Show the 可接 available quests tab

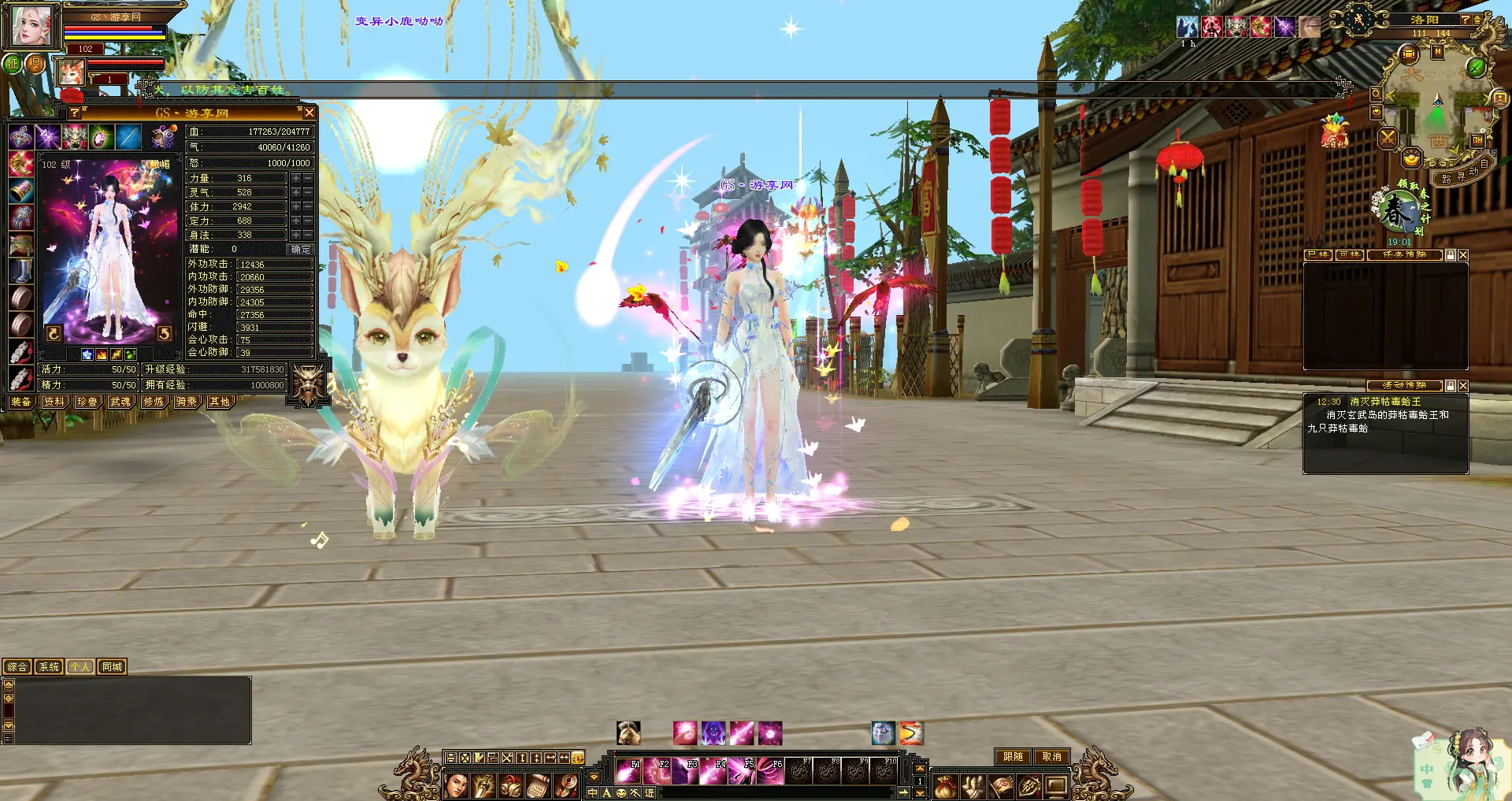point(1349,255)
